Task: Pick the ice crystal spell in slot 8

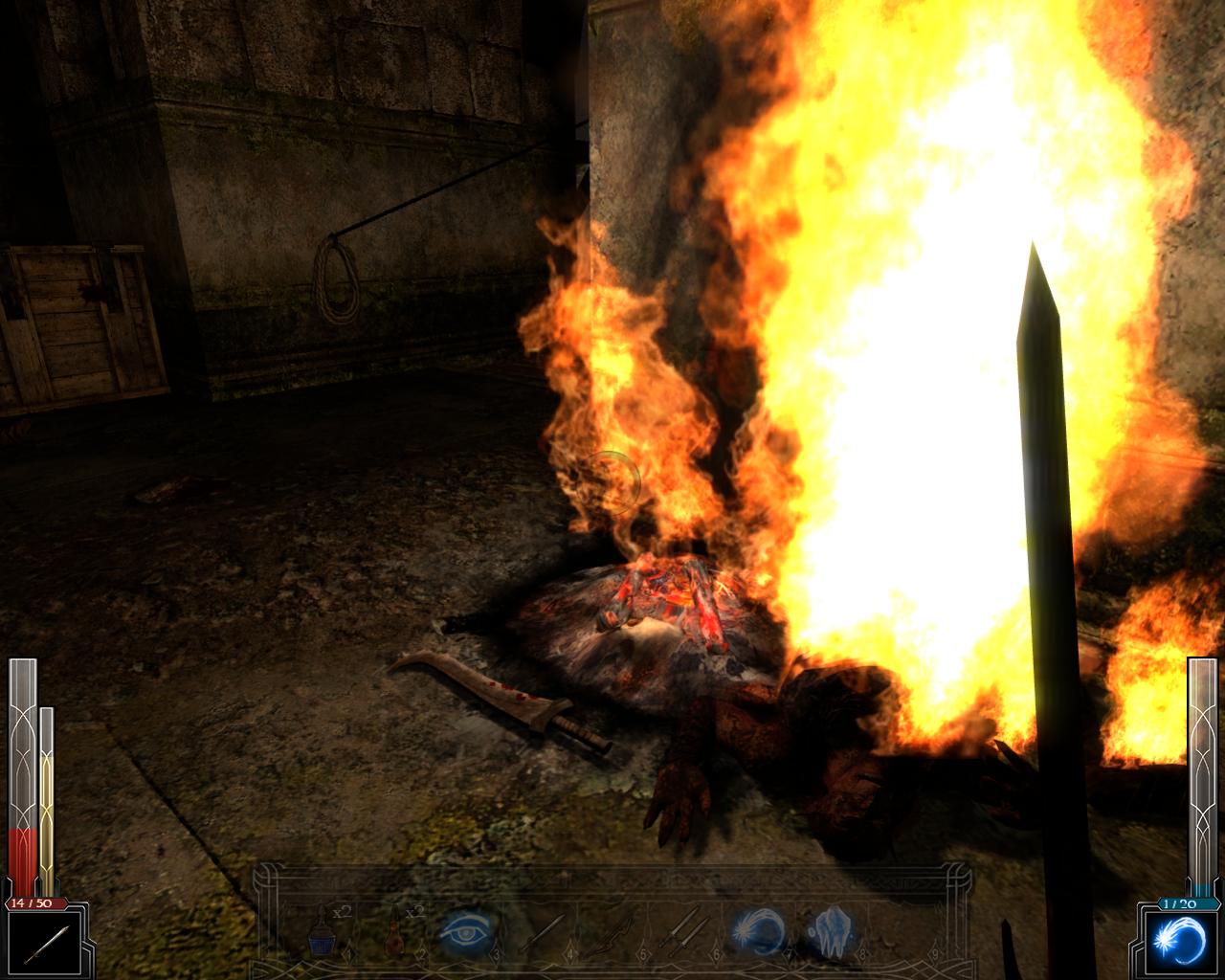Action: coord(831,931)
